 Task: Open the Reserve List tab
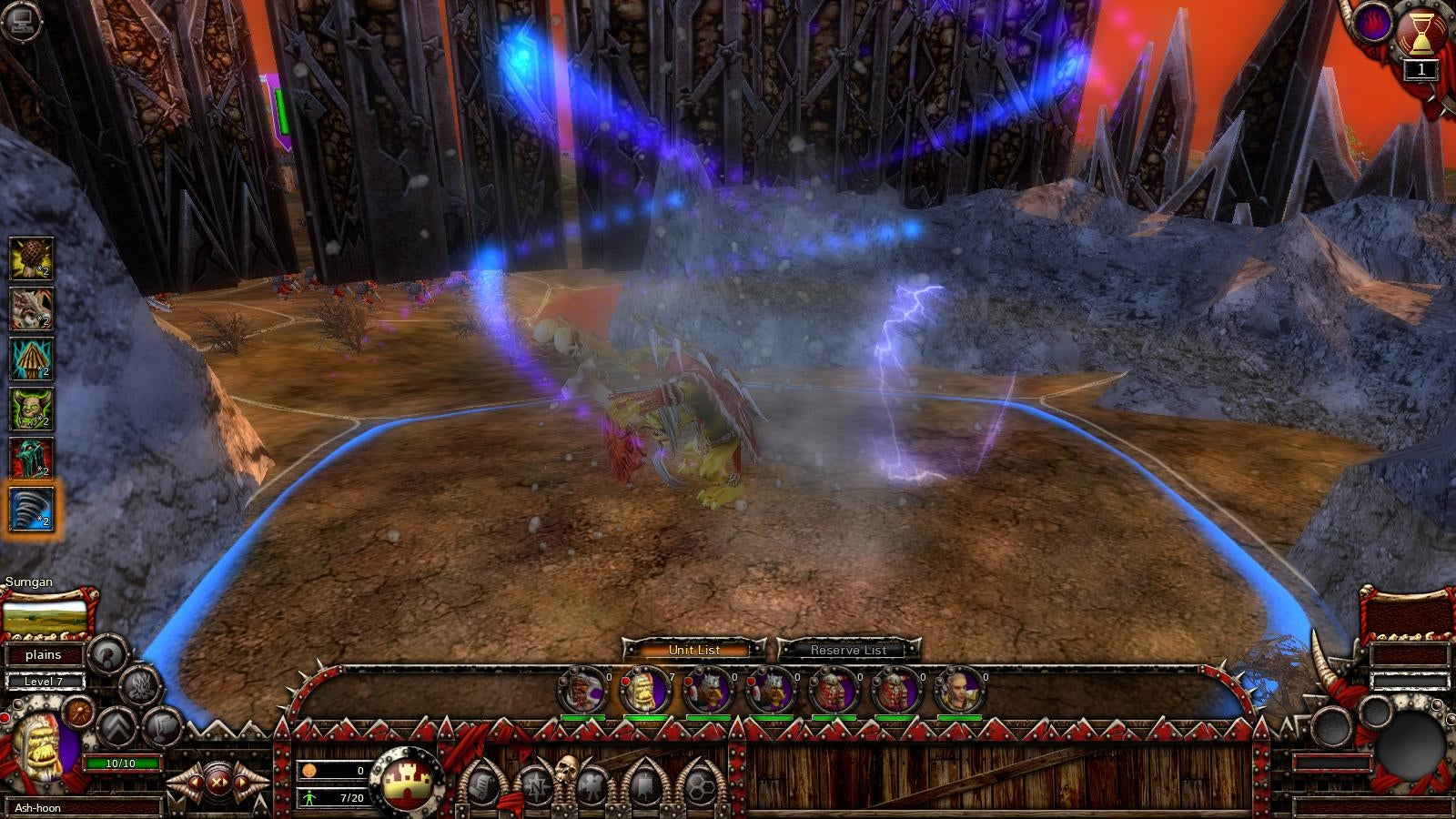(848, 650)
